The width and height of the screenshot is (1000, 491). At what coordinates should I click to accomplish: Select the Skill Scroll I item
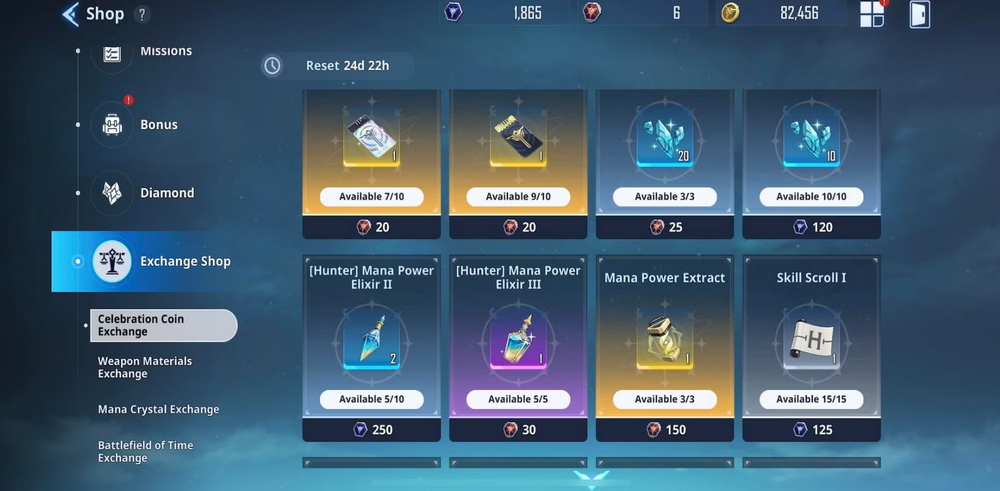click(x=811, y=347)
